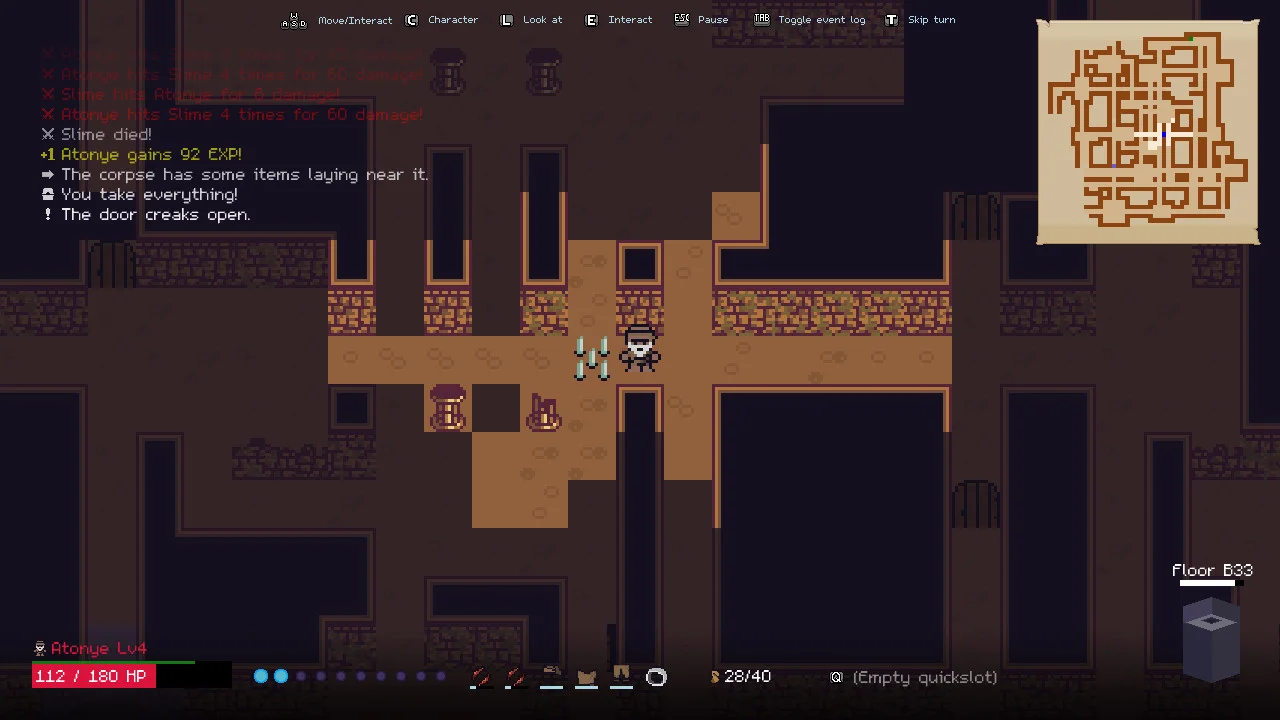Select the equipped tunic armor icon

coord(586,677)
